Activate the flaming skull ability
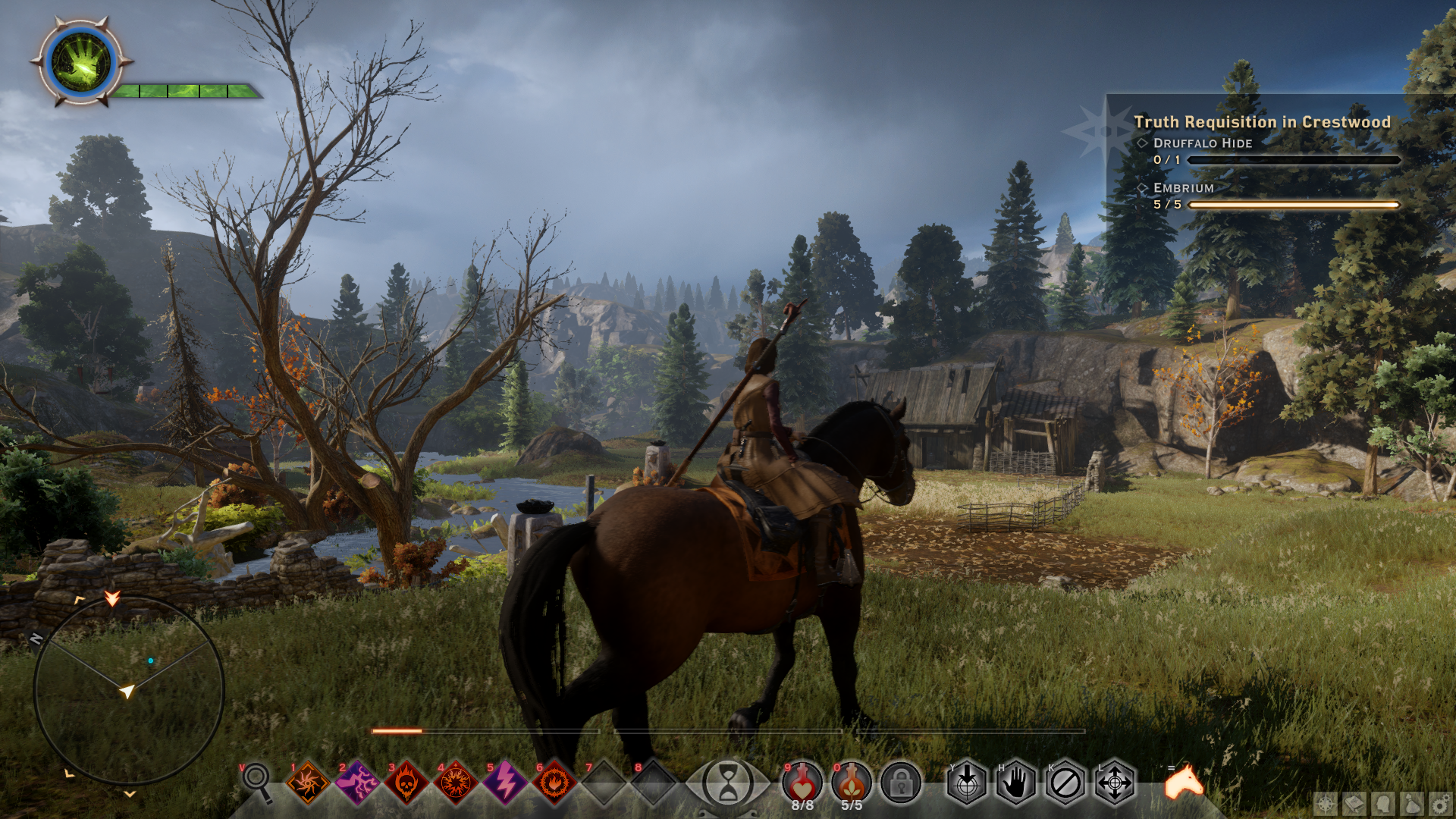Screen dimensions: 1456x819 click(406, 783)
